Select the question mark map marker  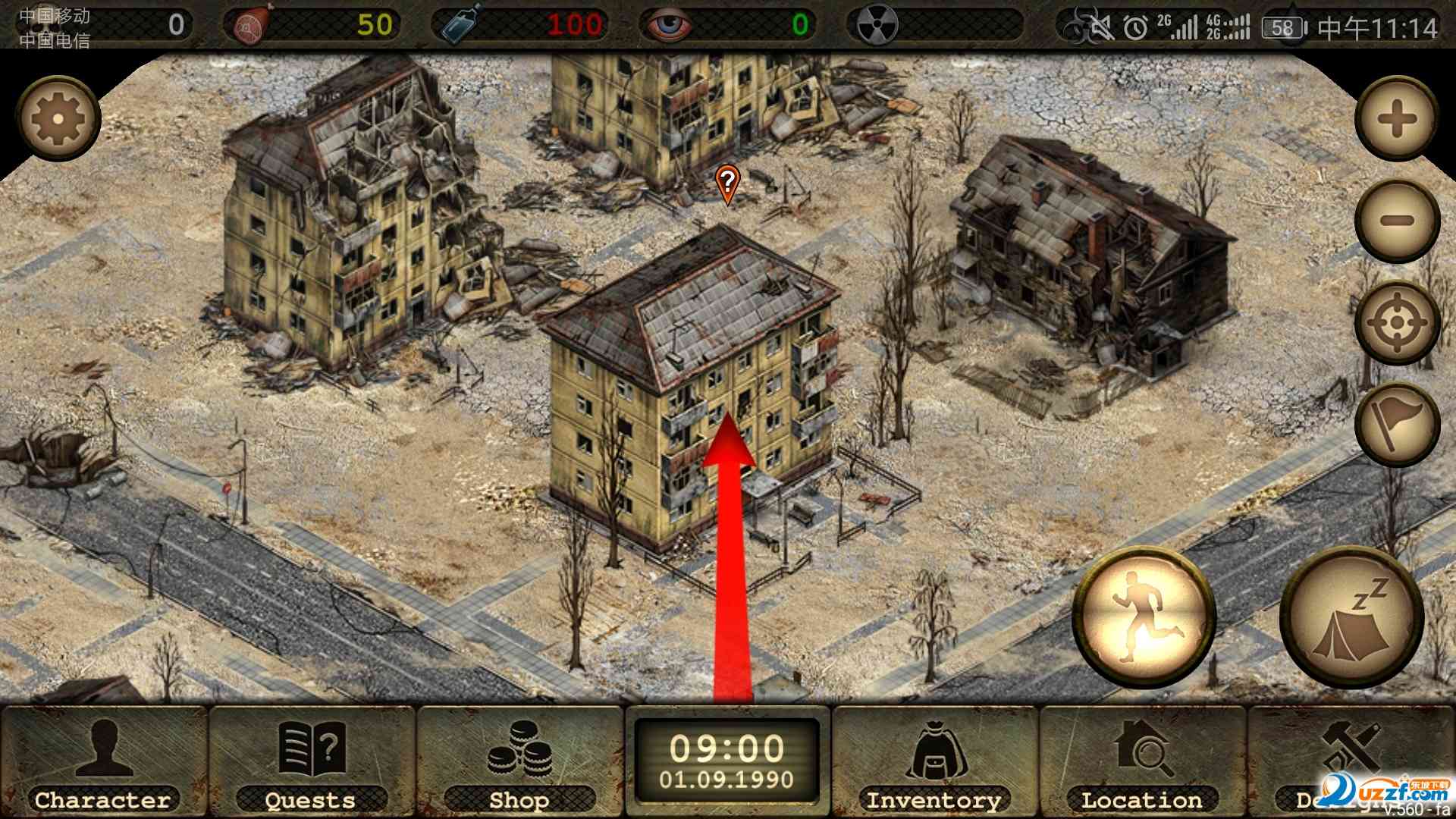click(727, 183)
